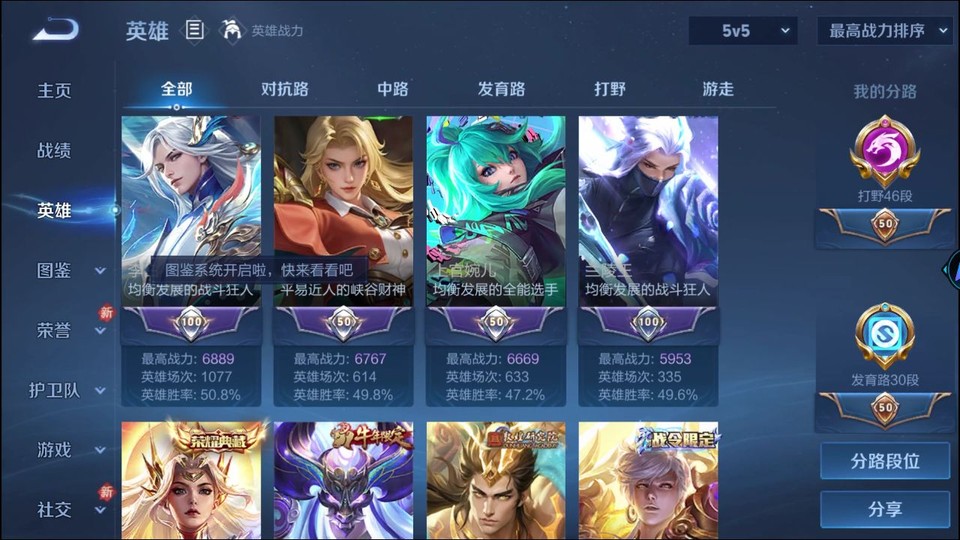This screenshot has width=960, height=540.
Task: Tap the 分享 share button
Action: 885,510
